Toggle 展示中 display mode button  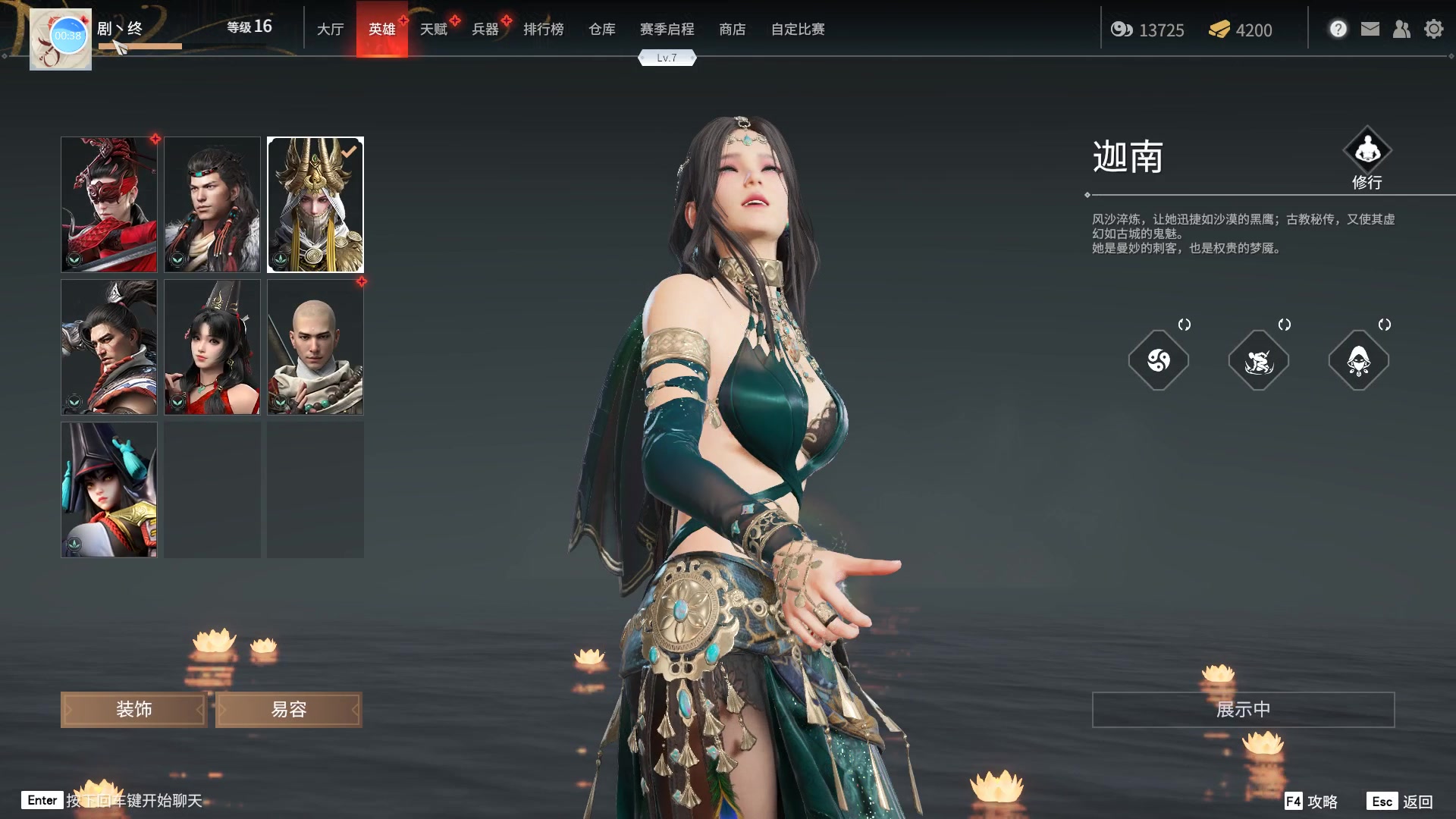click(x=1242, y=709)
